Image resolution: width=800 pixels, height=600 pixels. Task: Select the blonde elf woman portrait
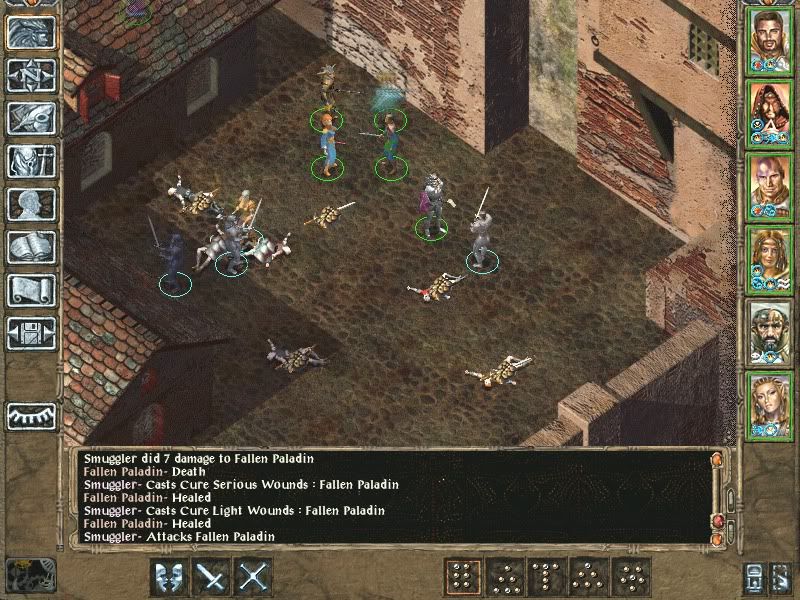click(769, 404)
